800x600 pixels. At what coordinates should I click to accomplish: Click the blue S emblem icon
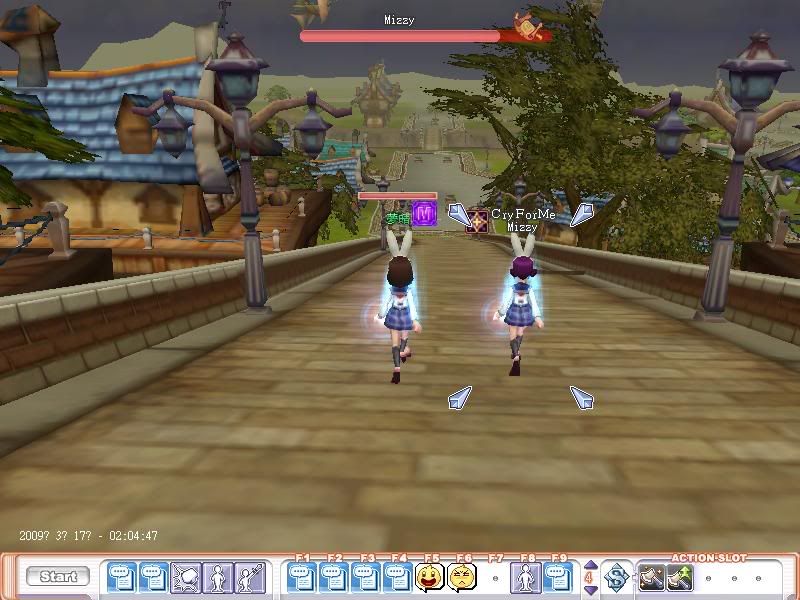tap(616, 577)
